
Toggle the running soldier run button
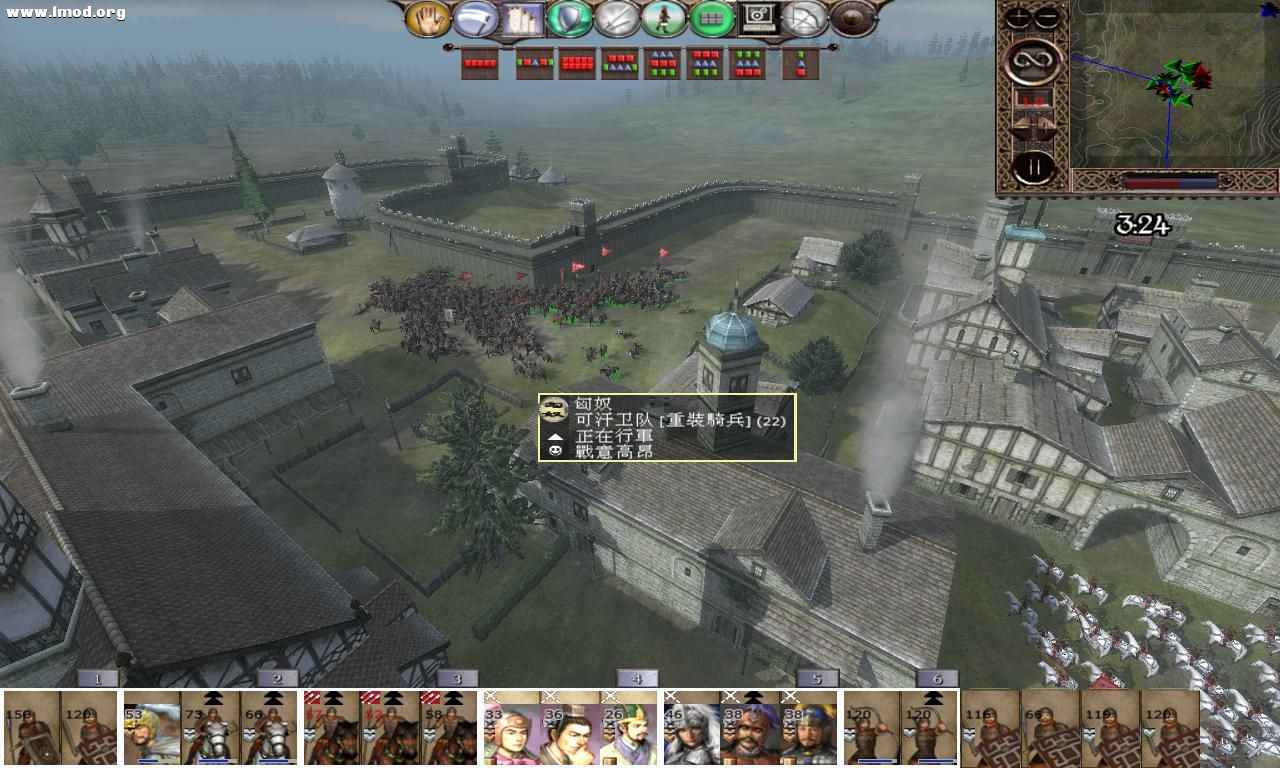click(663, 18)
